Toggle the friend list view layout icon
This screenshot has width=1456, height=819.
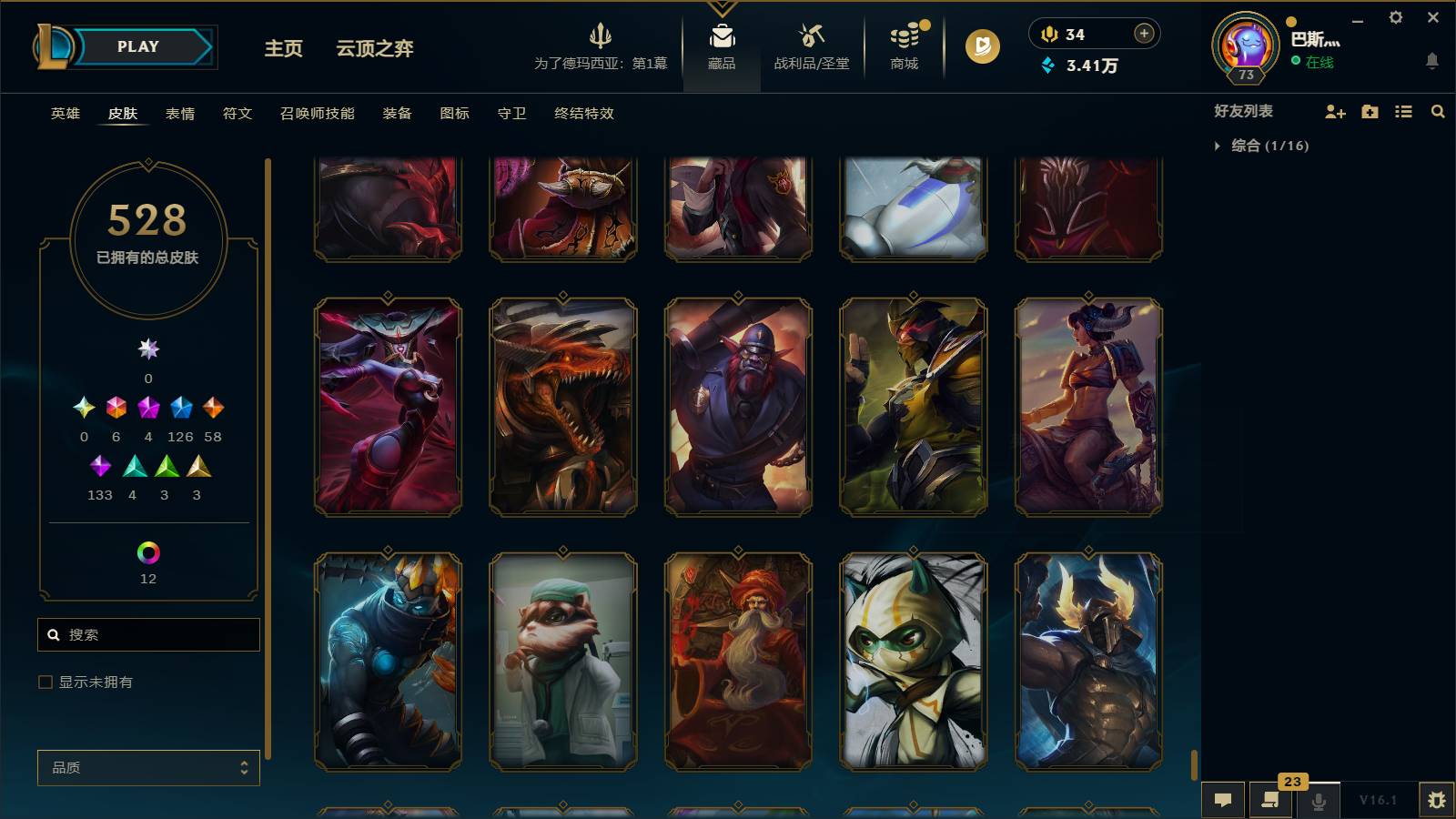1403,112
